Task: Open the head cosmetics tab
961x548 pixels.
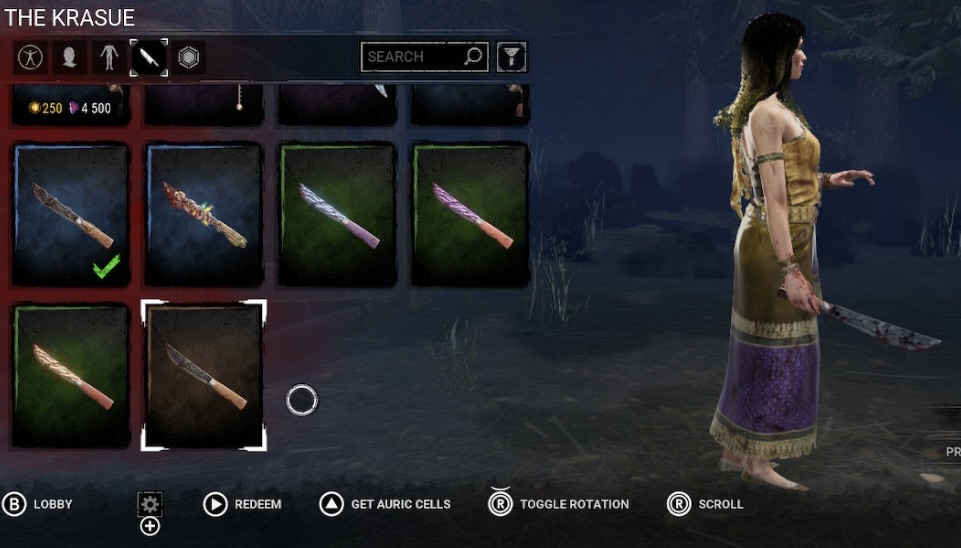Action: point(69,58)
